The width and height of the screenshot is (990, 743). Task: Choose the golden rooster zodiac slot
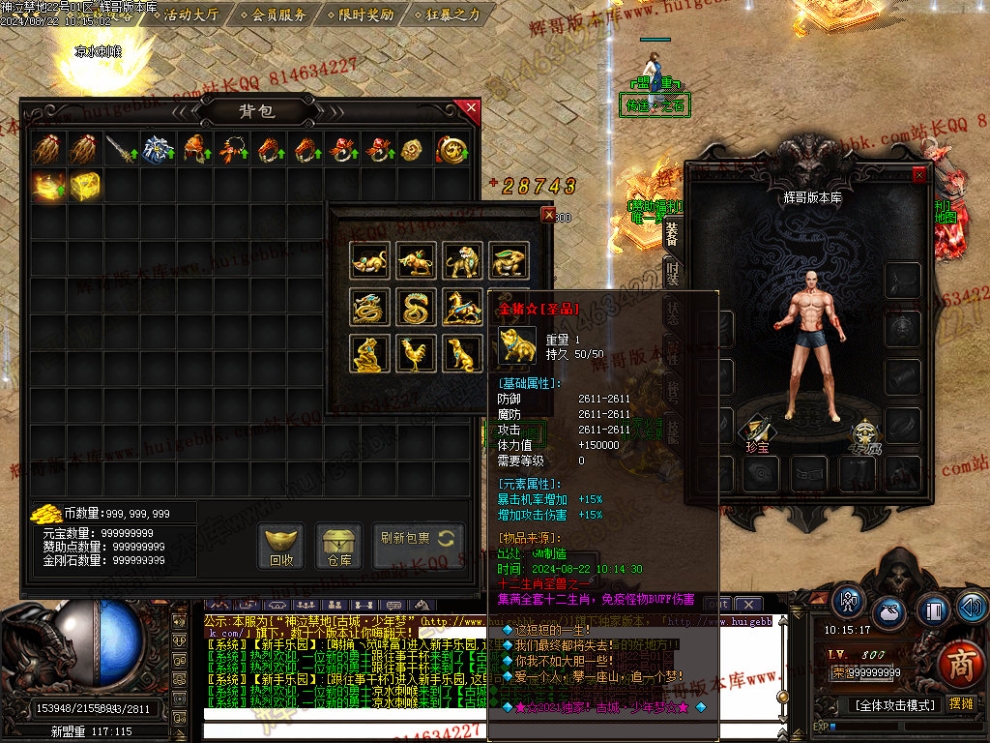point(416,353)
